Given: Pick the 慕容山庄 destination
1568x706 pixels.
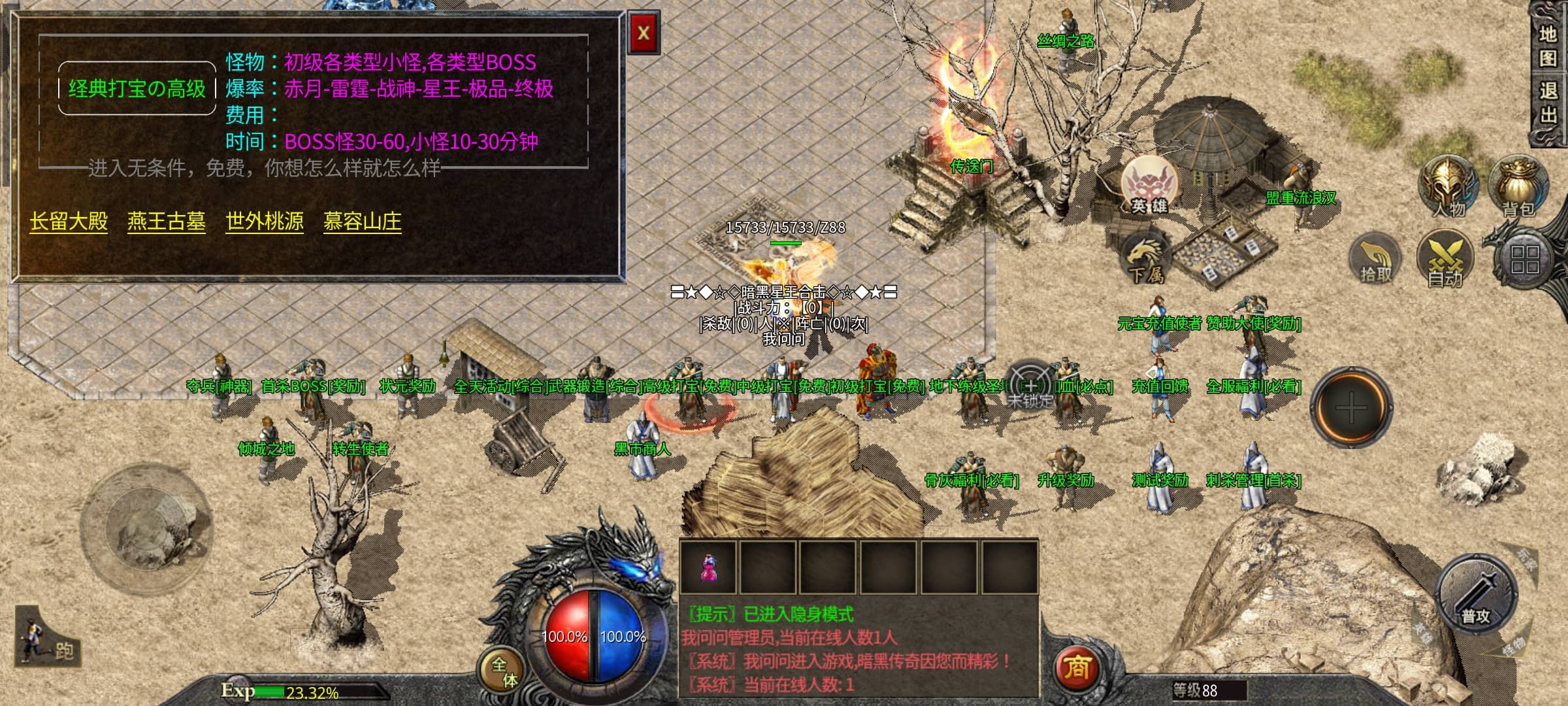Looking at the screenshot, I should tap(363, 222).
